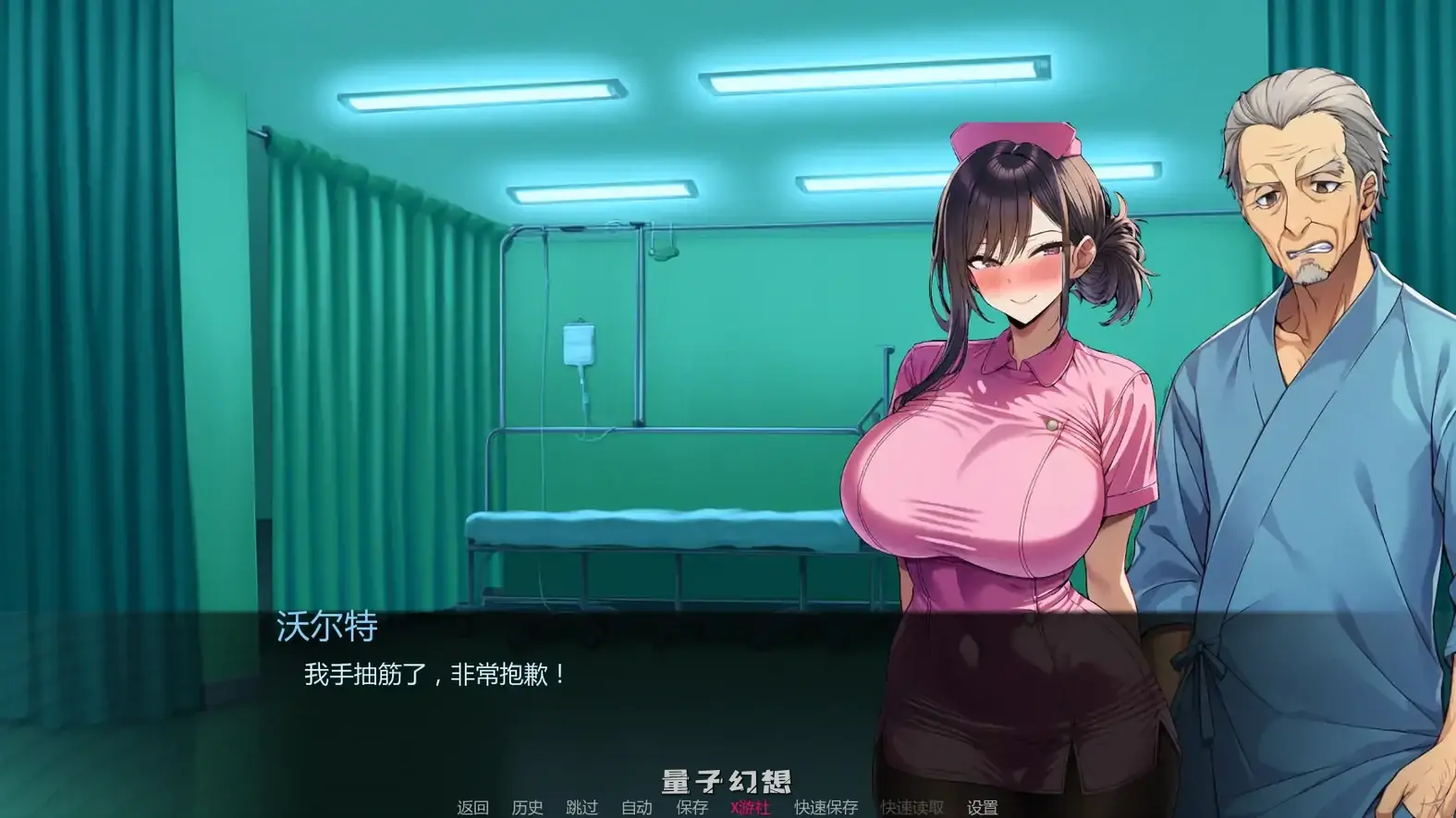Open the 保存 save screen

coord(692,807)
